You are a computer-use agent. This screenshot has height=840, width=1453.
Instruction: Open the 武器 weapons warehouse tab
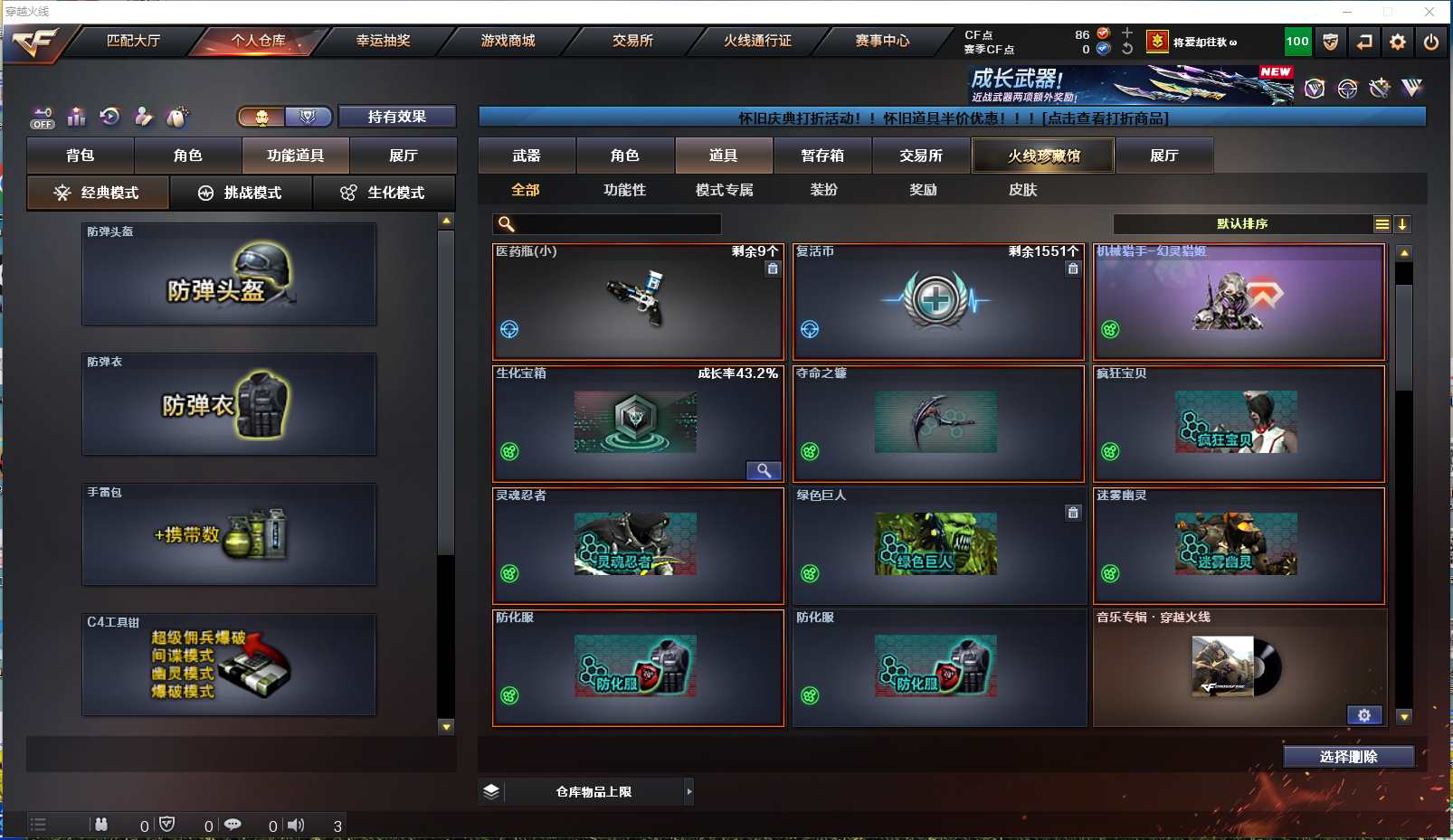coord(527,156)
